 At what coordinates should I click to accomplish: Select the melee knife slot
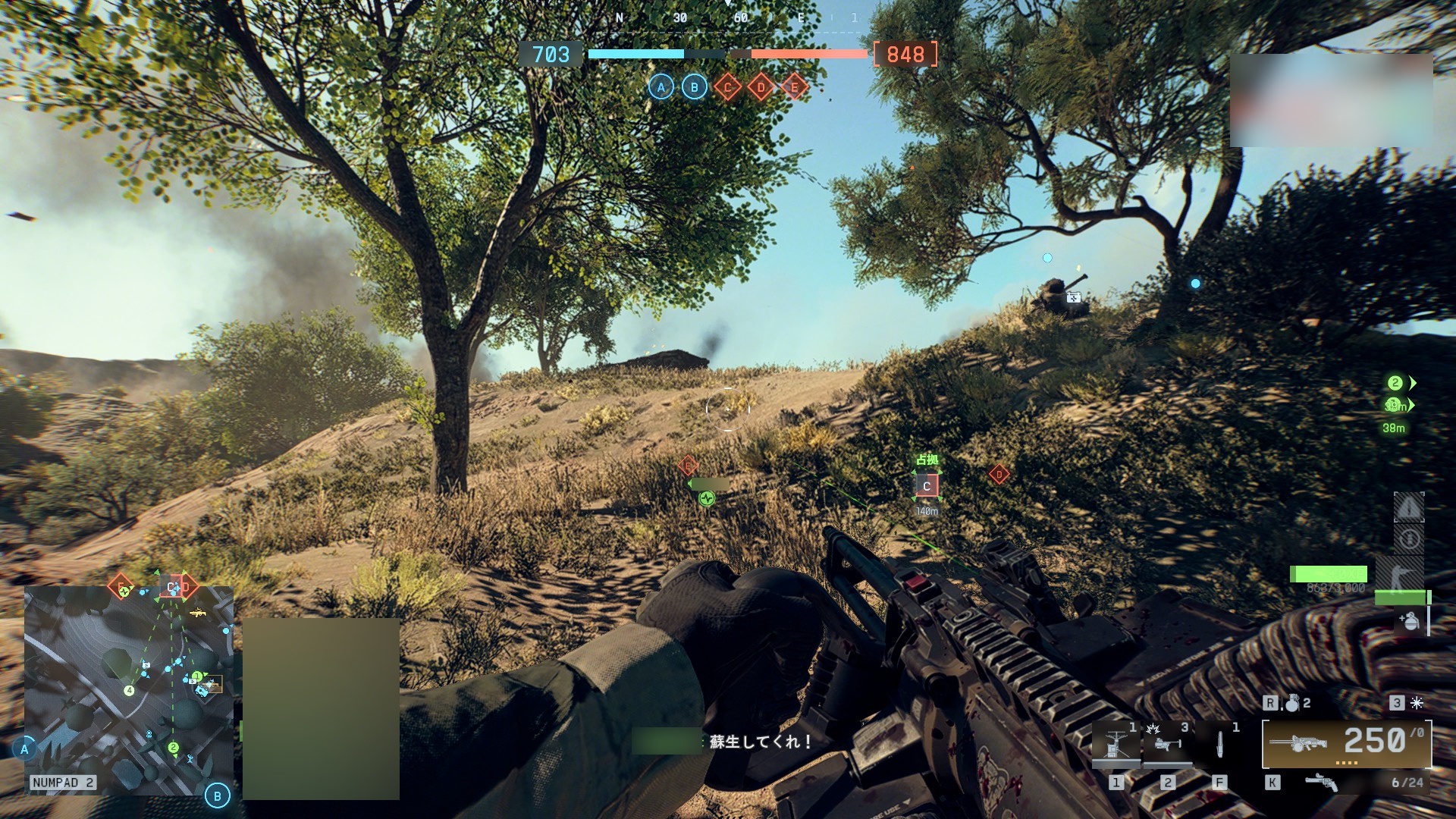[1219, 743]
